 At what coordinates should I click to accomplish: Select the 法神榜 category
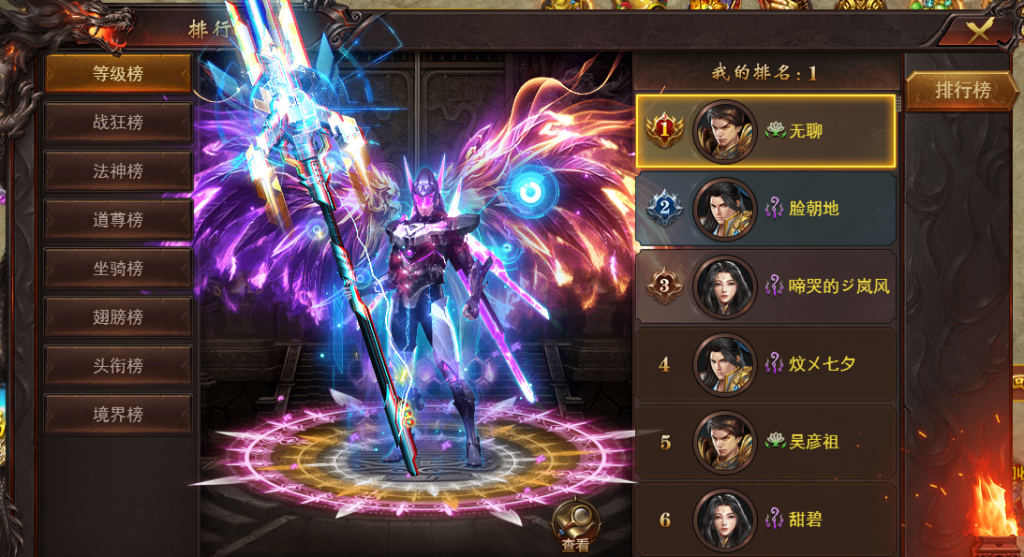tap(118, 171)
